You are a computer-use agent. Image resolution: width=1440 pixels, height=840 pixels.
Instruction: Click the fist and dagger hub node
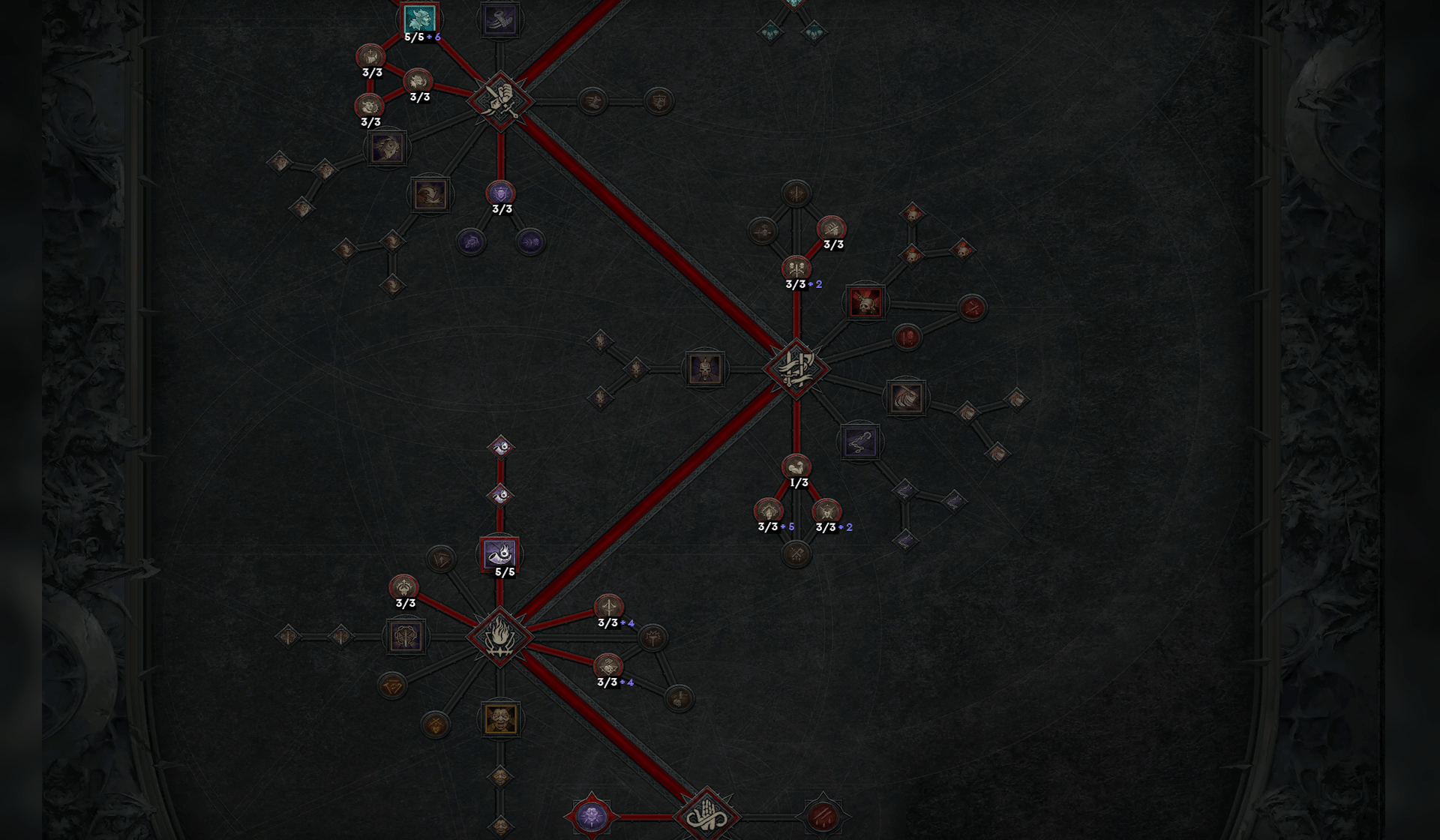(x=500, y=100)
